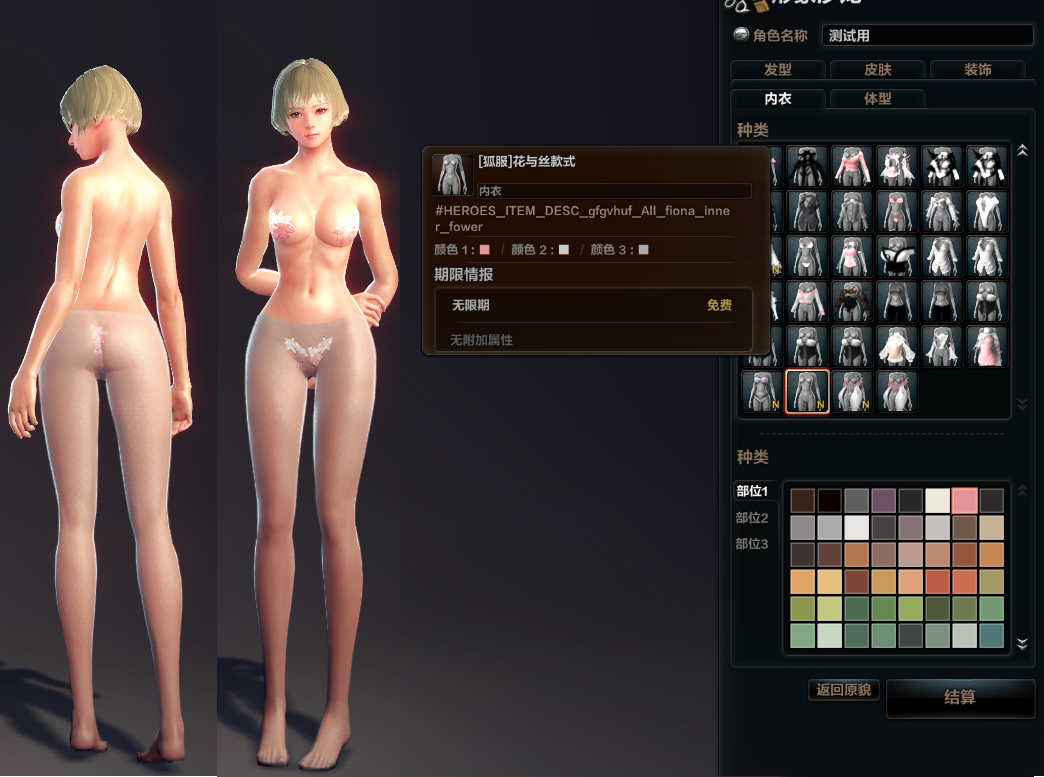
Task: Select 部位1 color part
Action: [752, 491]
